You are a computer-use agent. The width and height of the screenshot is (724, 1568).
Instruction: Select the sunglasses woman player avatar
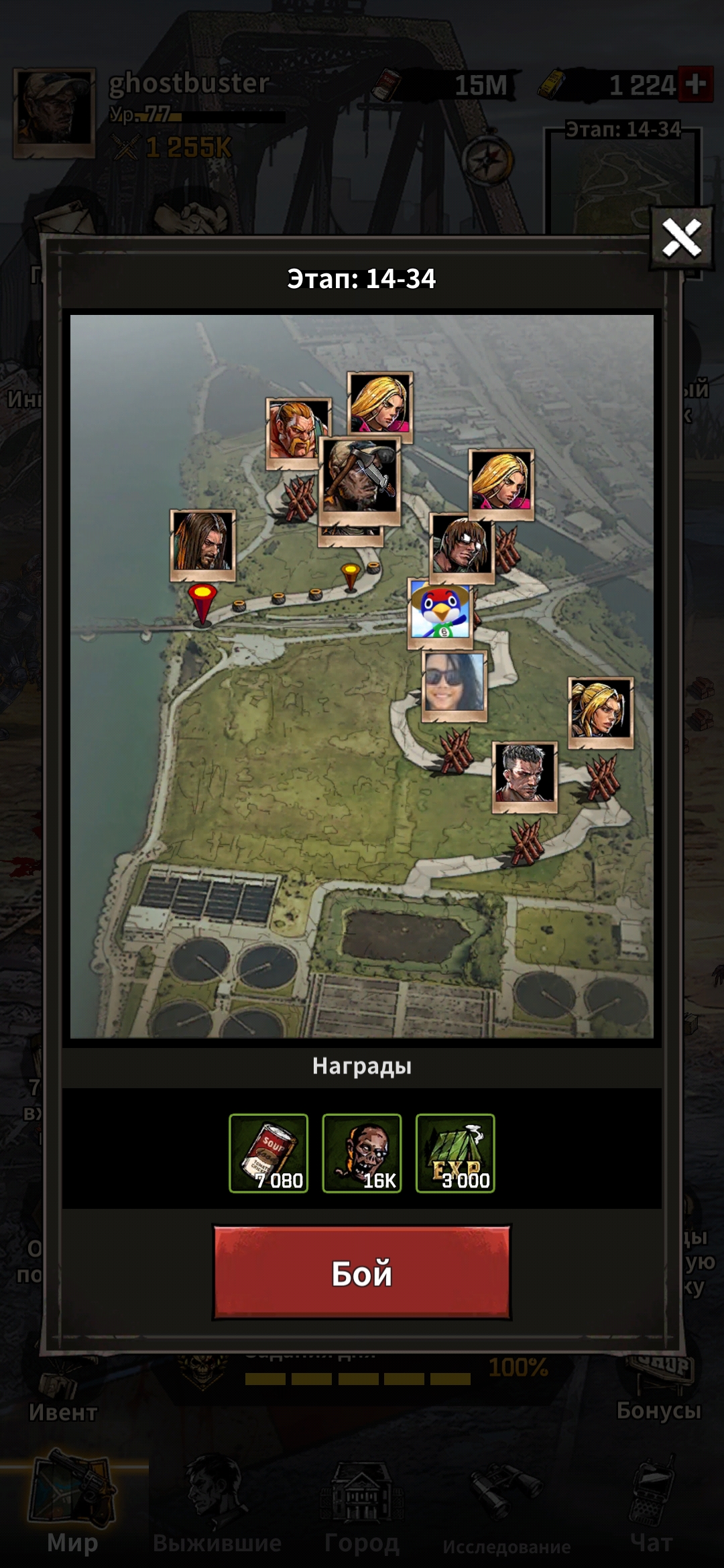455,685
